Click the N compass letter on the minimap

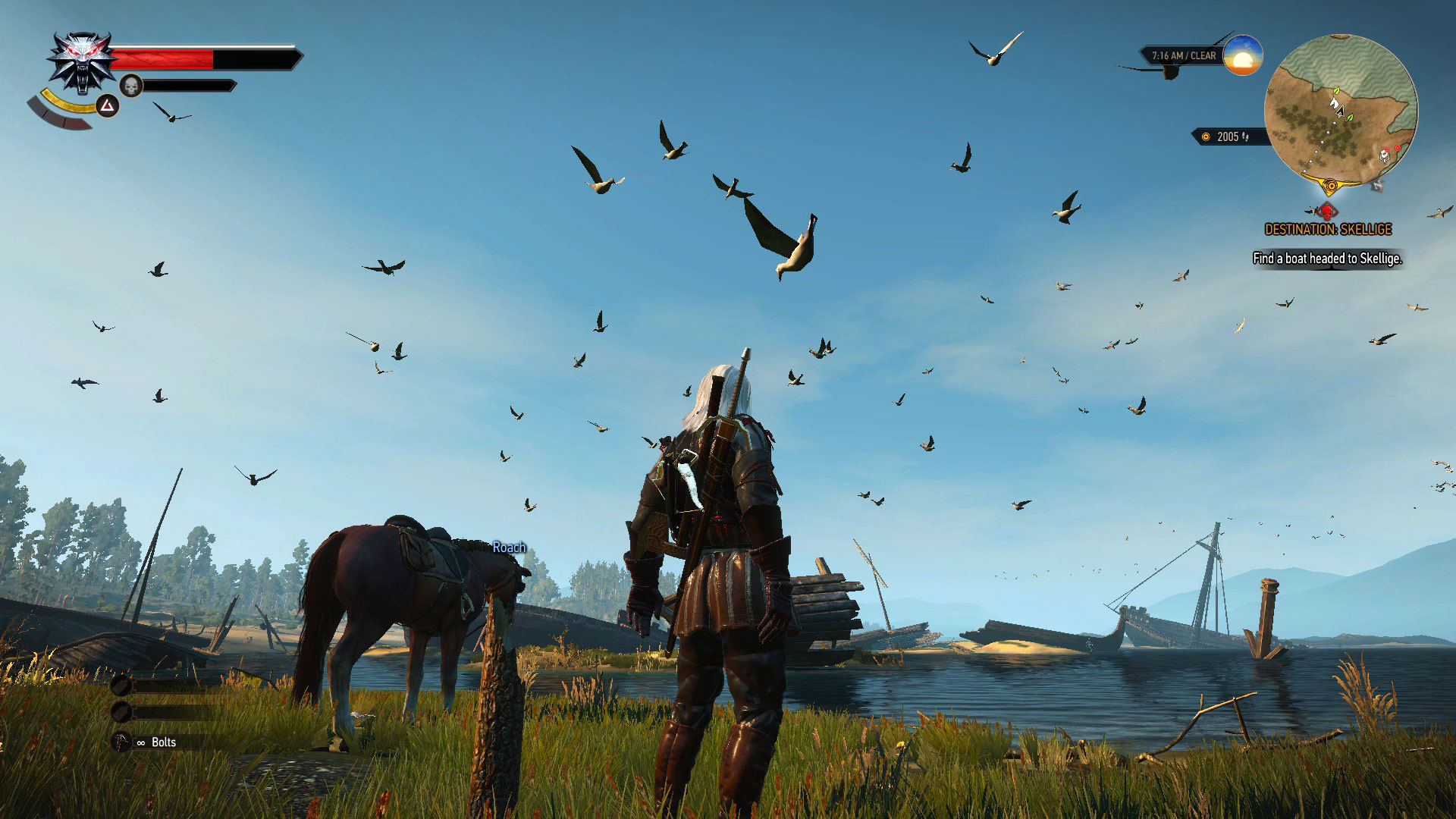[1378, 186]
